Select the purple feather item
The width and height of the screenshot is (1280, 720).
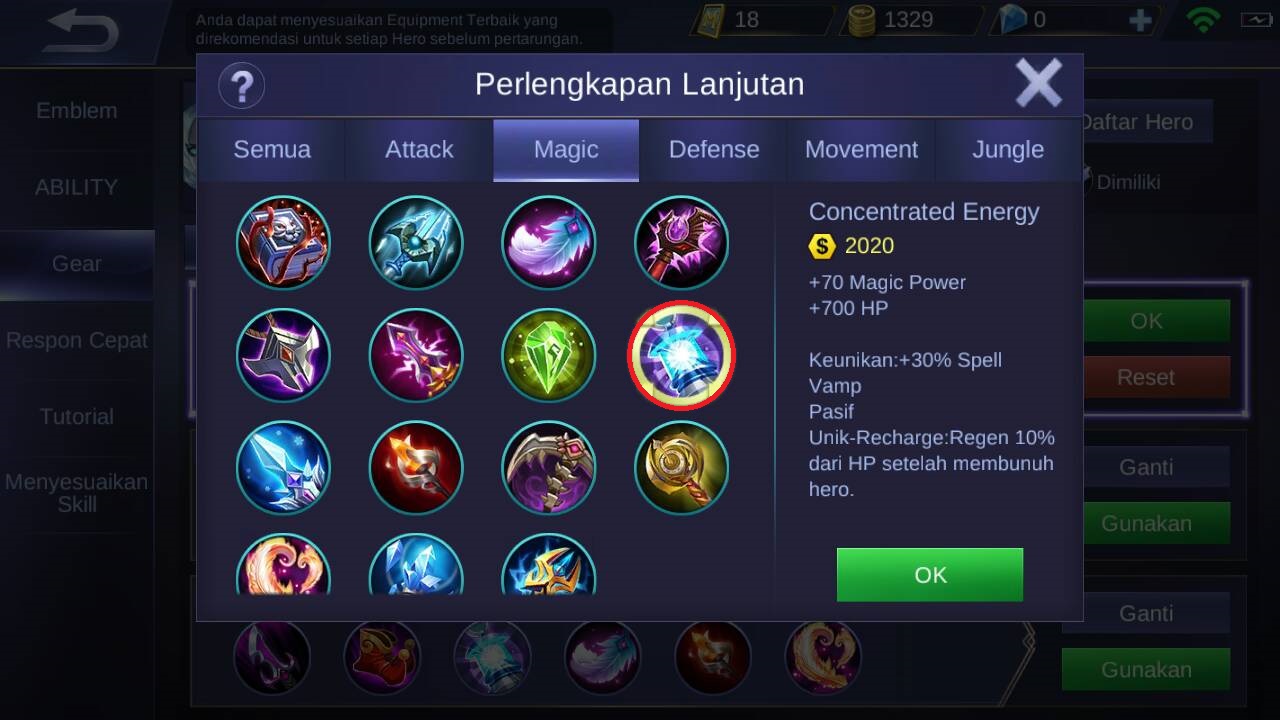tap(548, 243)
